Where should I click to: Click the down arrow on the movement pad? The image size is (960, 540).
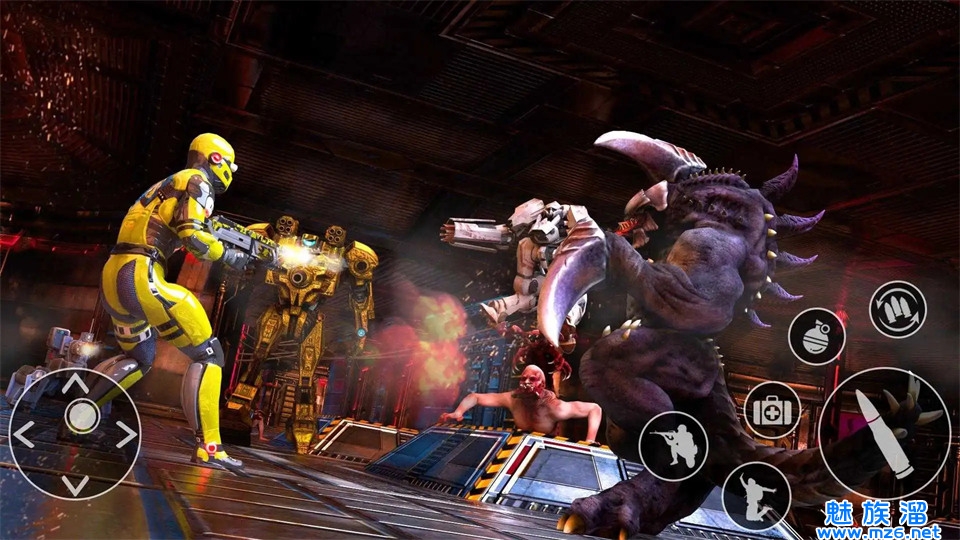75,484
